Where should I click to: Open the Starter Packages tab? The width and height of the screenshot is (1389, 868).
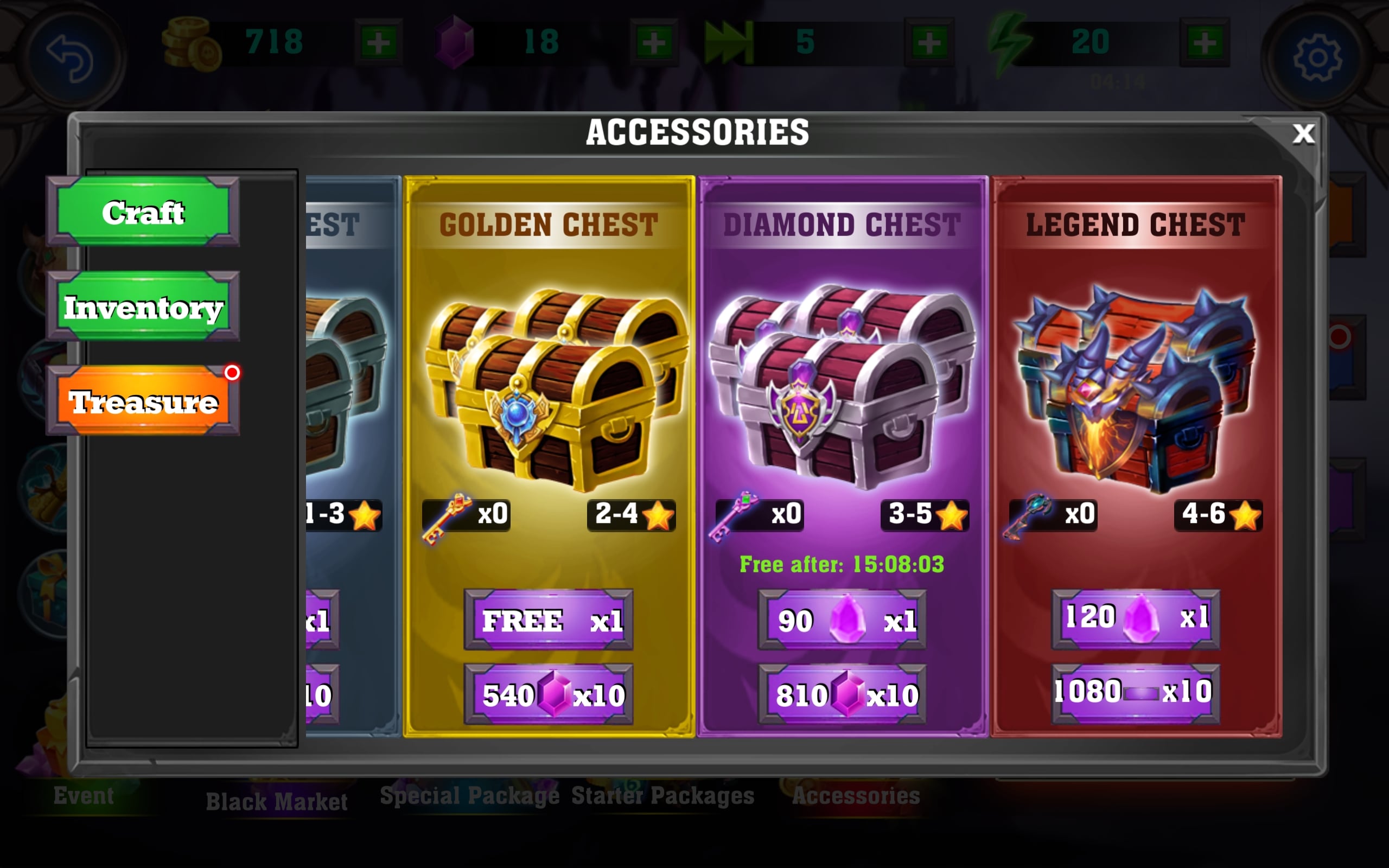coord(662,796)
